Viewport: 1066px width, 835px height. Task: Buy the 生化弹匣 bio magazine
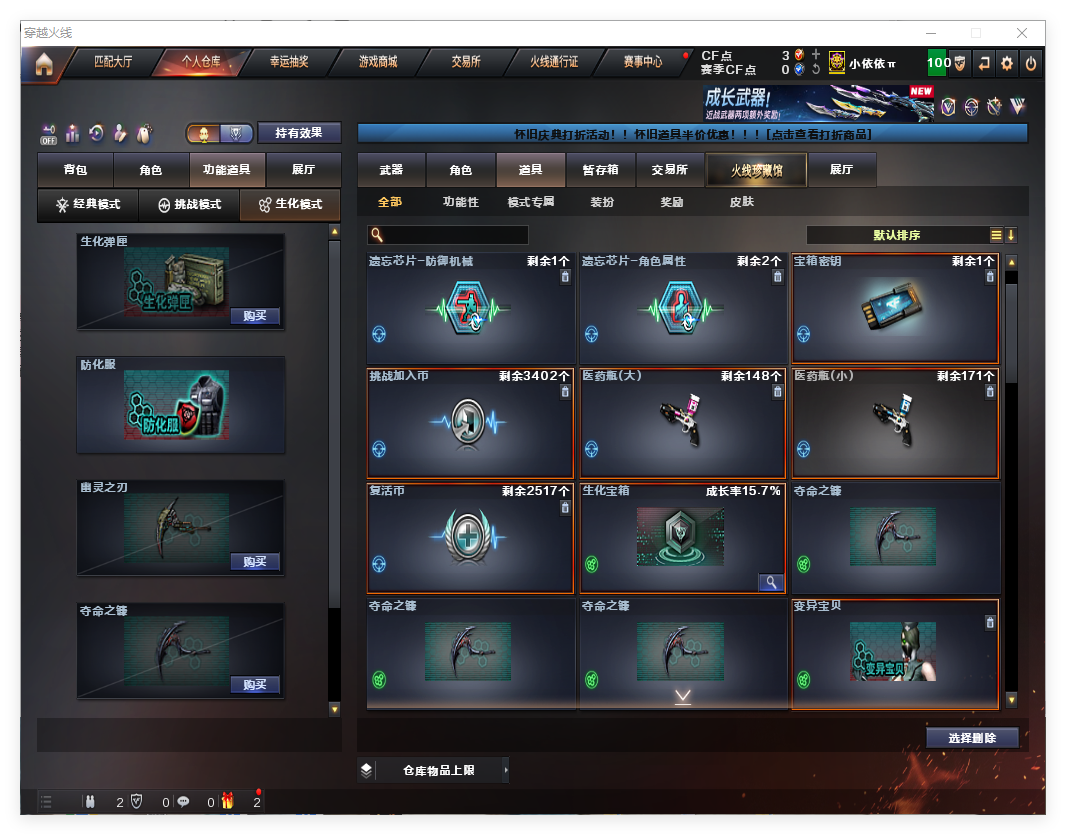coord(254,316)
